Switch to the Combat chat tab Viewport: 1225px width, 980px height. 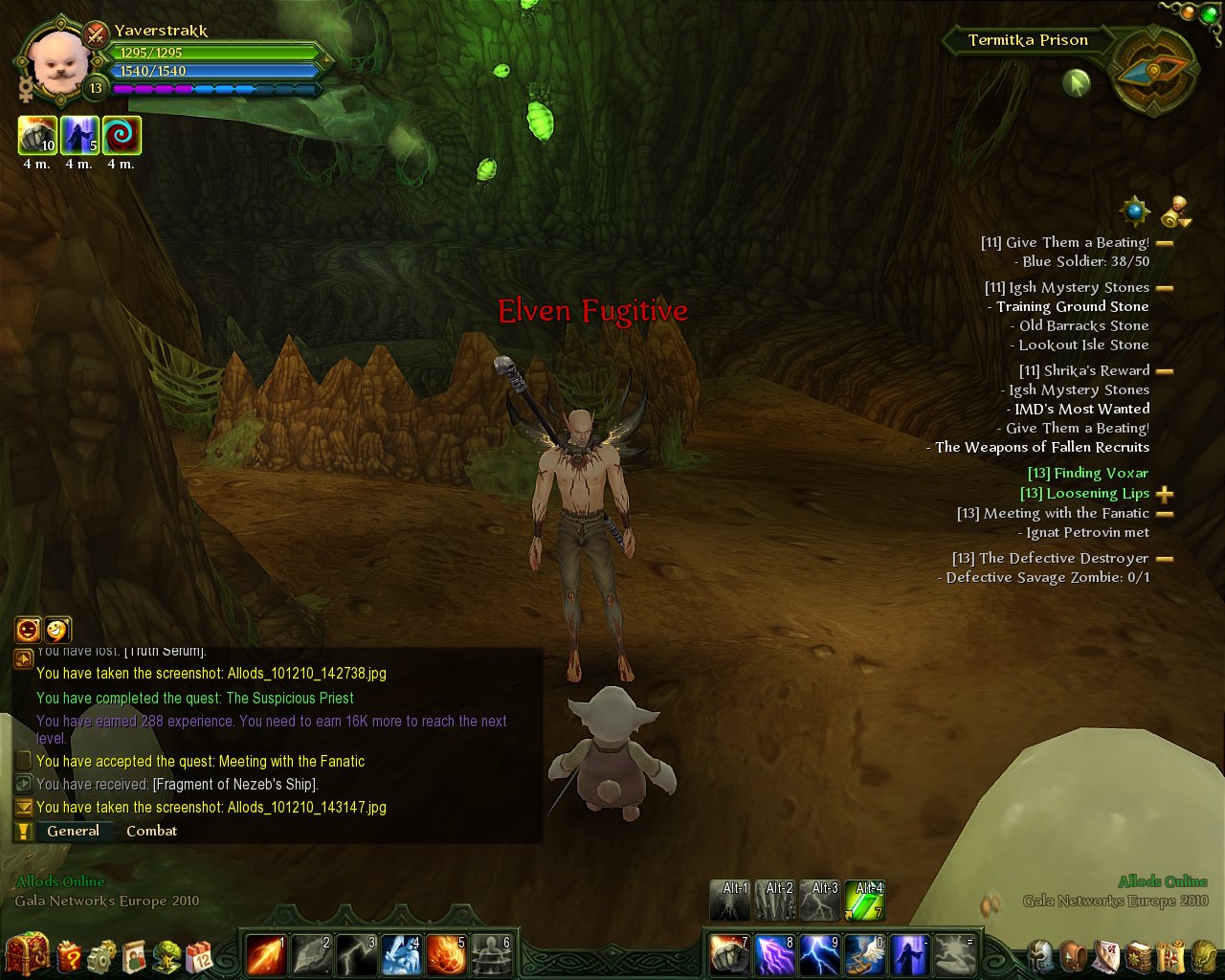point(151,831)
